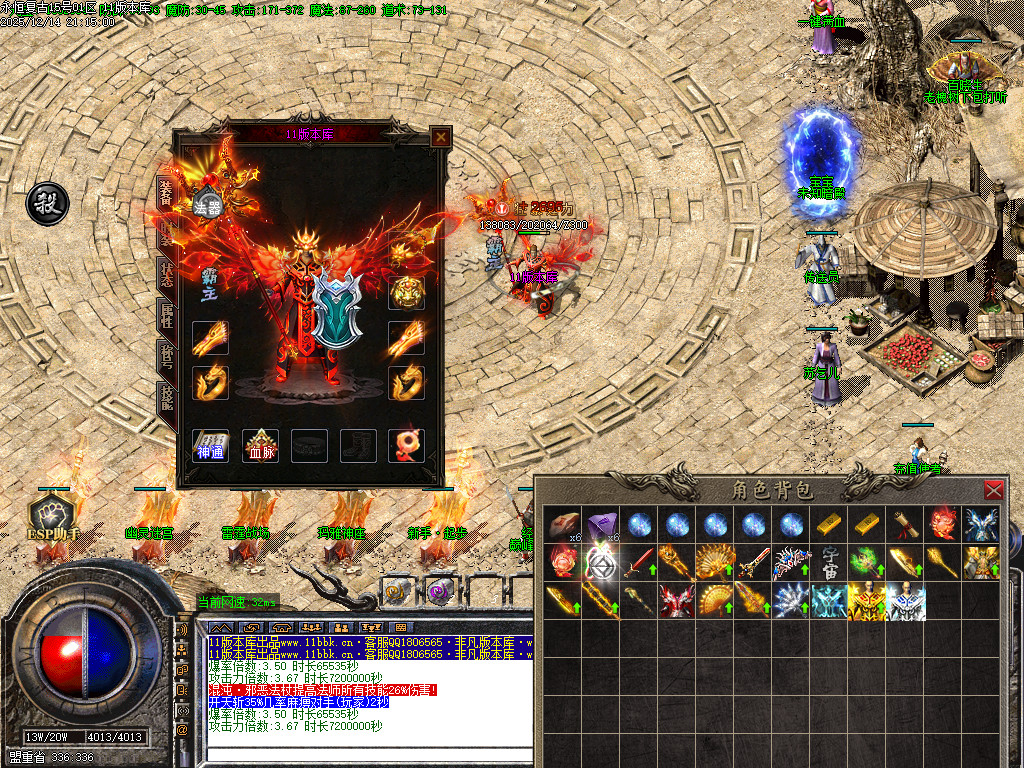Select the golden lion medal slot
The height and width of the screenshot is (768, 1024).
[x=406, y=293]
